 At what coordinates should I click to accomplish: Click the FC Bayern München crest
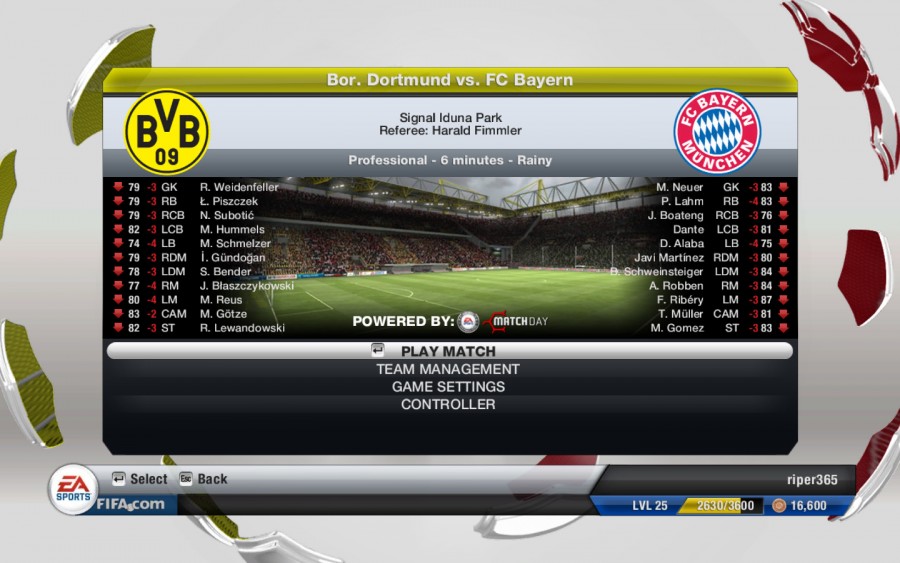(717, 132)
